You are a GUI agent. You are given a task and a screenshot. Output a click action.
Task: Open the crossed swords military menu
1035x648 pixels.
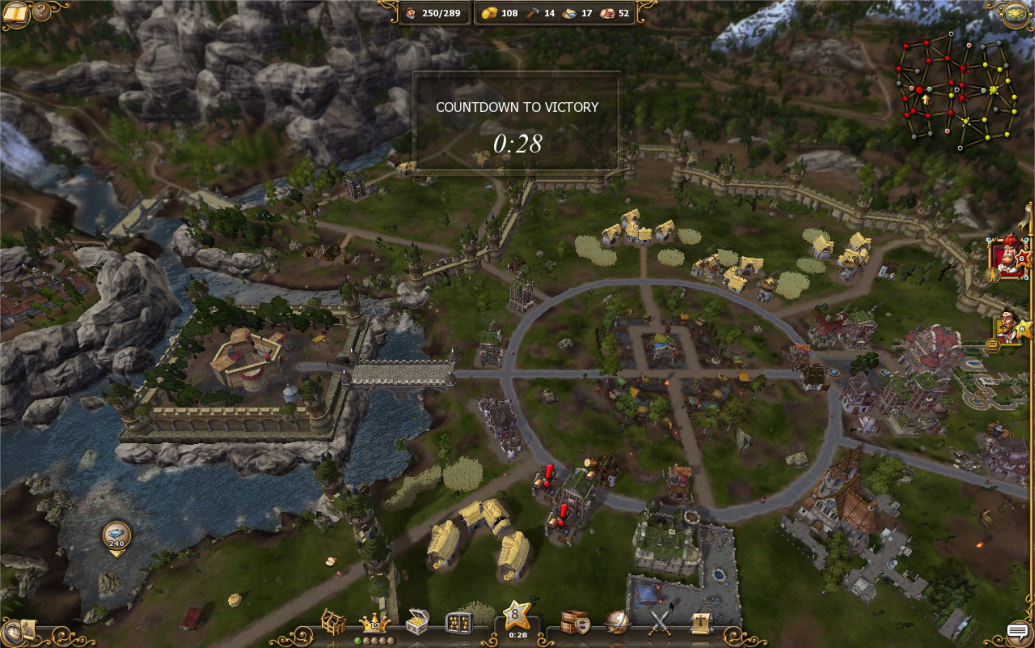pyautogui.click(x=659, y=622)
